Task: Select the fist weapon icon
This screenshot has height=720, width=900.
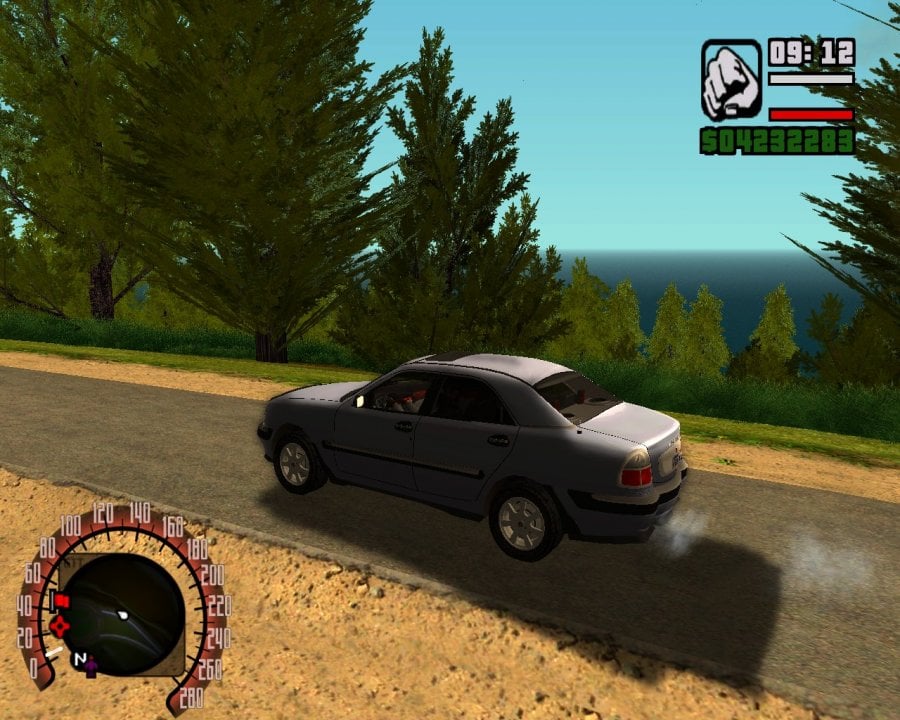Action: 731,80
